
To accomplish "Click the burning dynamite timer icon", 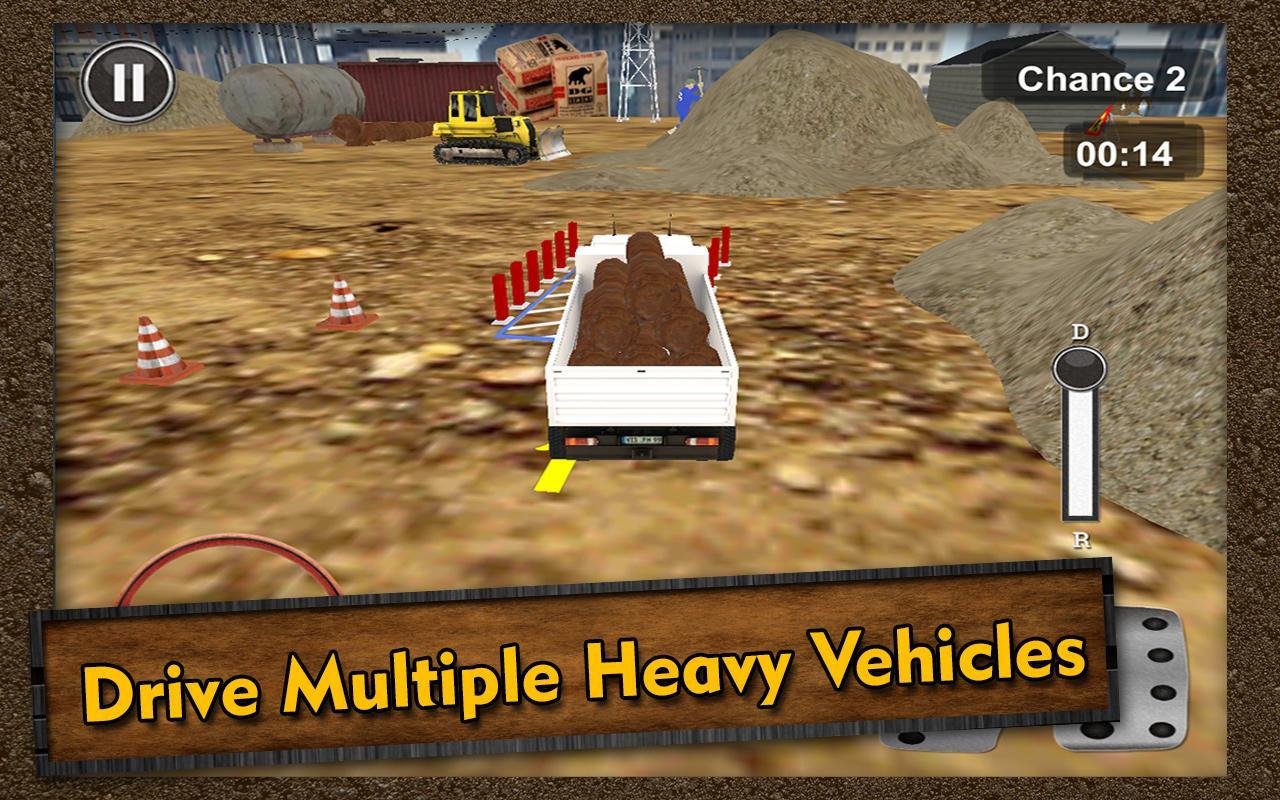I will click(1100, 115).
